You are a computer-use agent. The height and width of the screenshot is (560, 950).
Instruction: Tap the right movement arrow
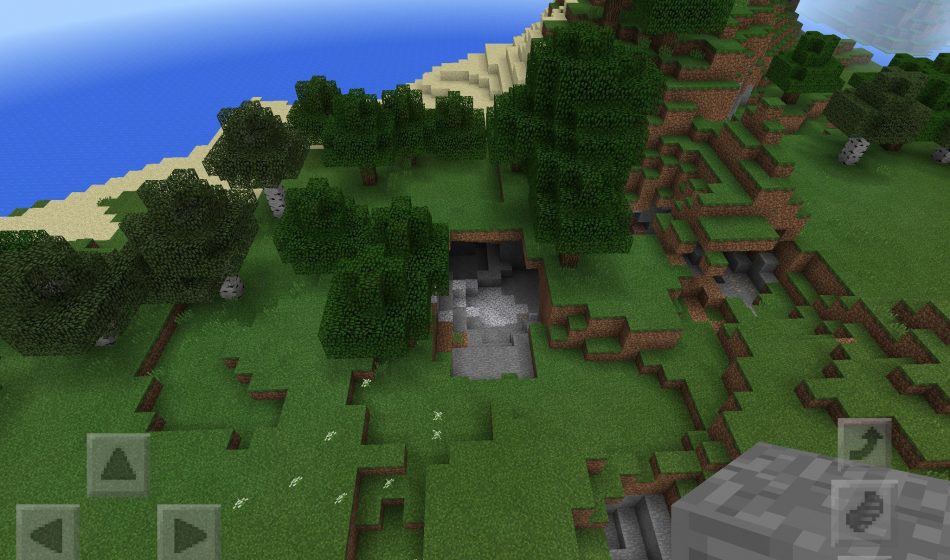[188, 532]
